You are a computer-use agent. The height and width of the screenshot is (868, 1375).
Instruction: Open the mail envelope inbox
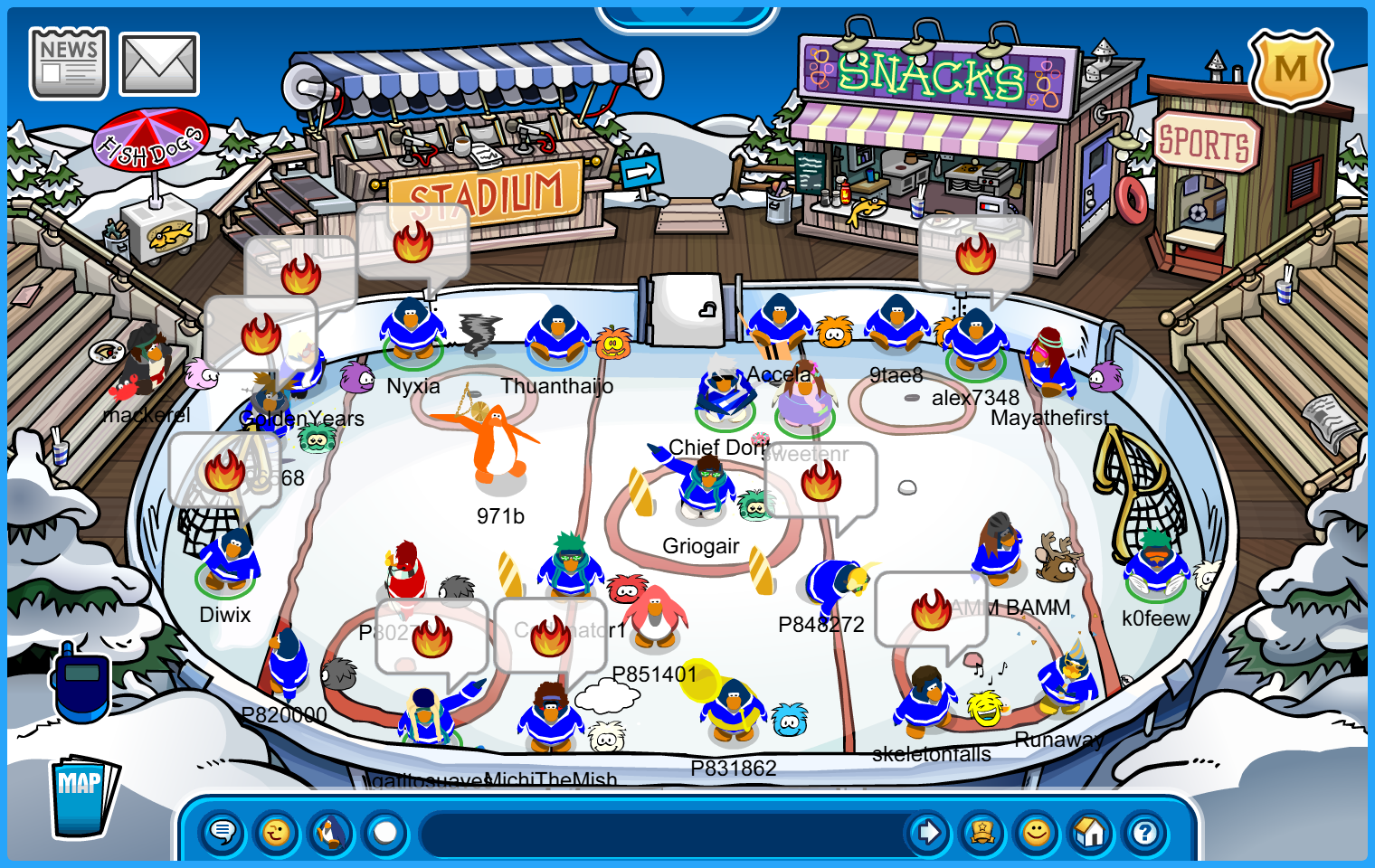click(159, 64)
